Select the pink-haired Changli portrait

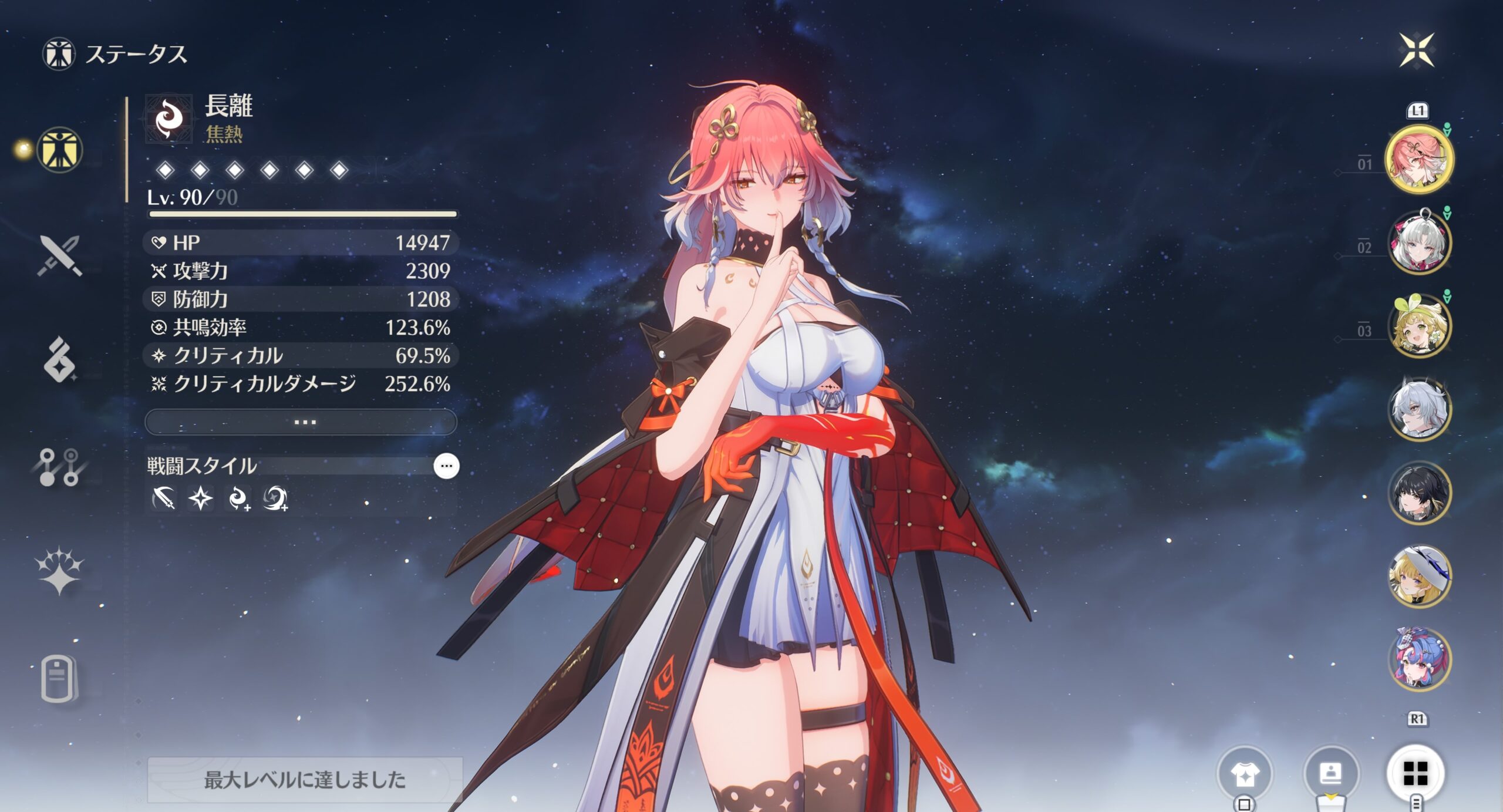click(1419, 159)
